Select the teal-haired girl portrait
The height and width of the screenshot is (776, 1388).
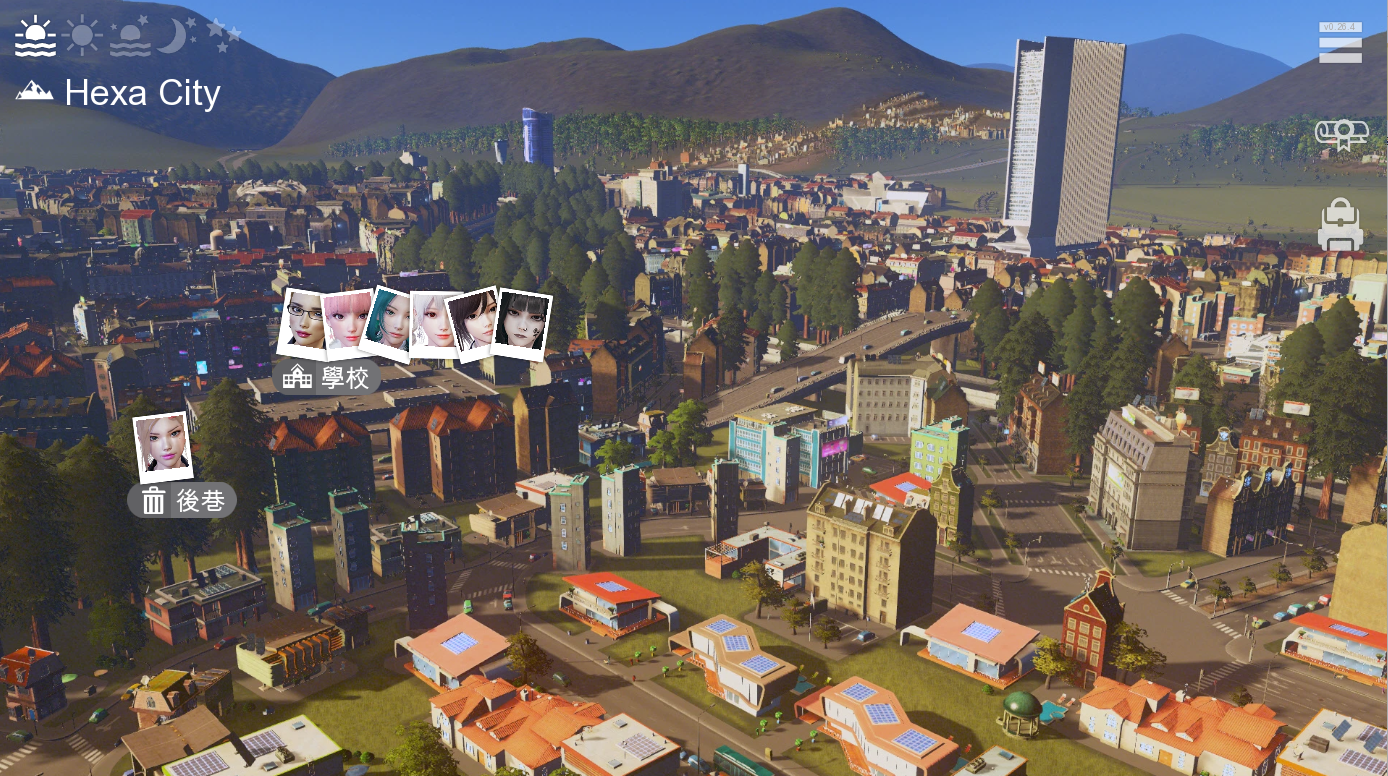click(x=389, y=322)
